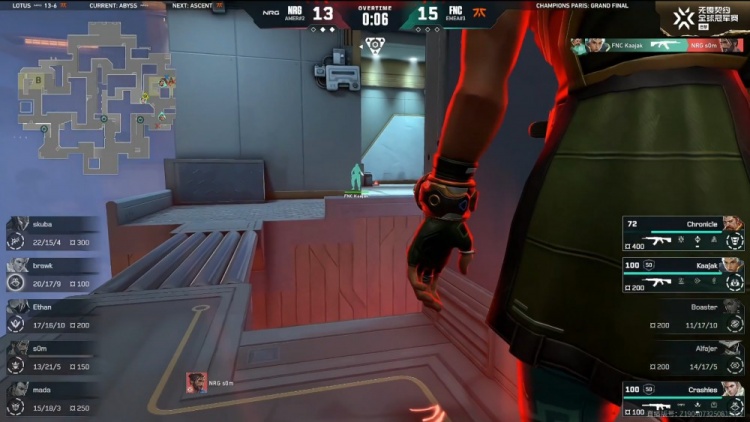Spectate Chronicle from the player list
This screenshot has height=422, width=750.
click(x=683, y=232)
